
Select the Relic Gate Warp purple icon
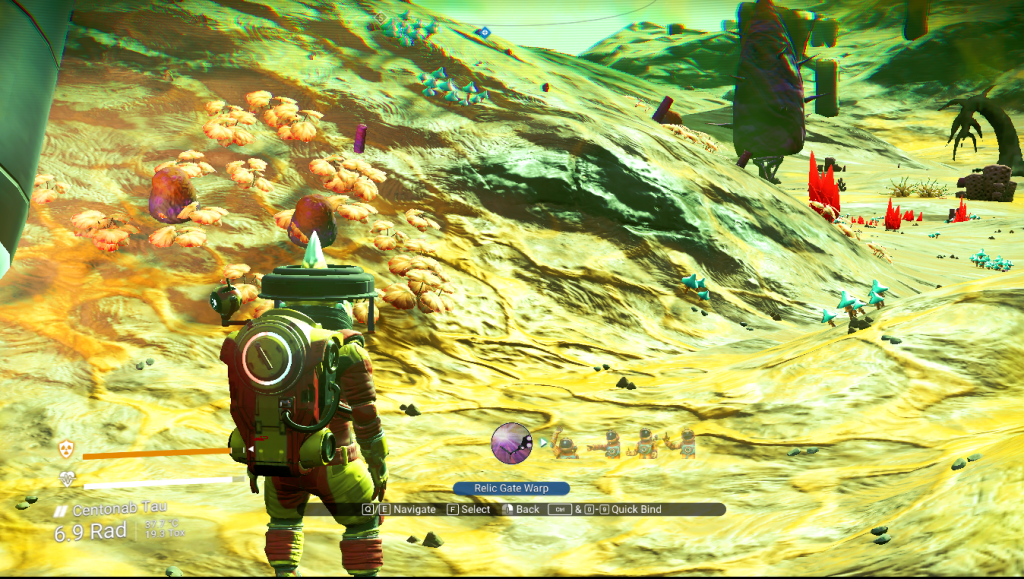click(x=511, y=443)
